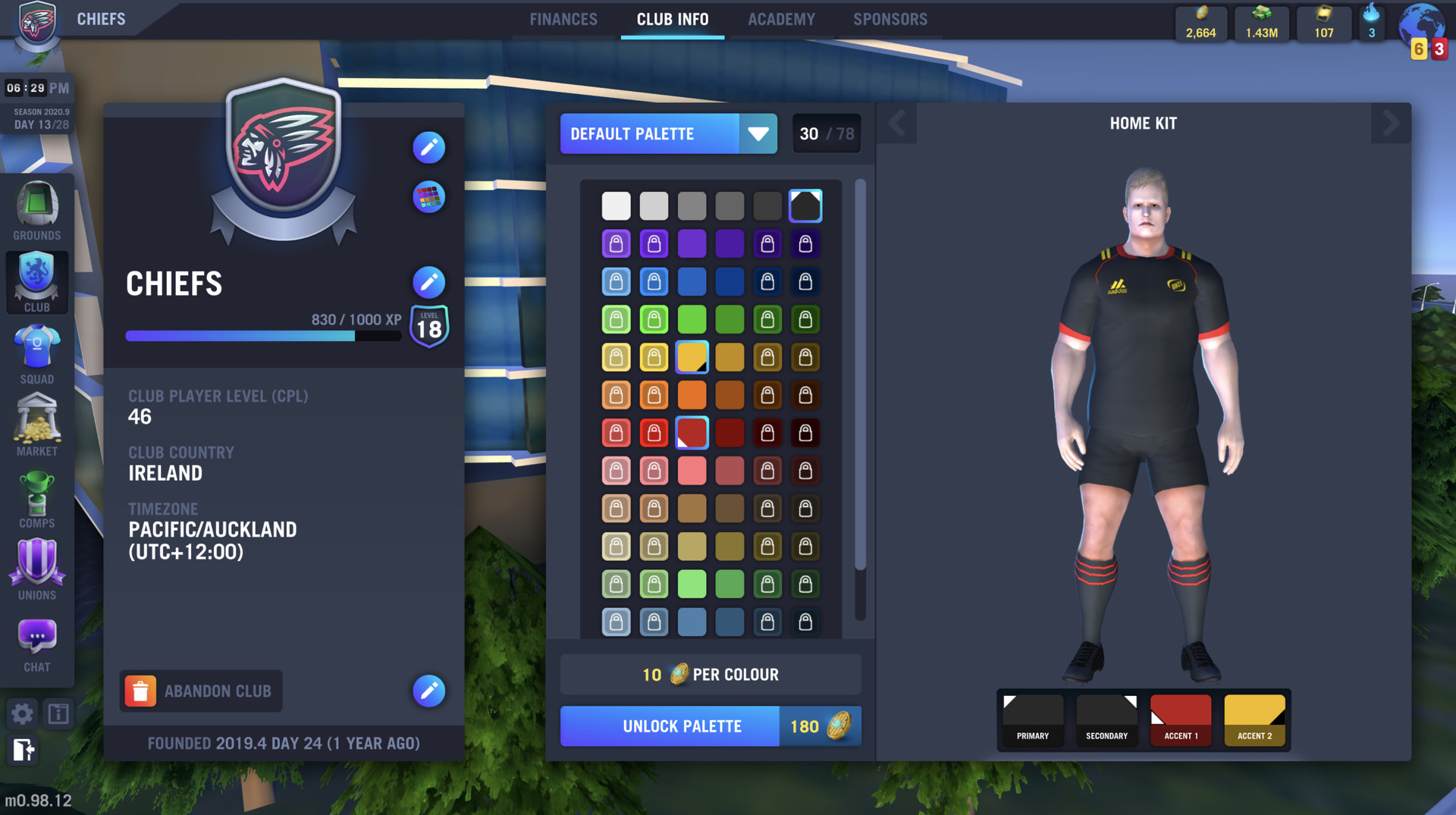
Task: Open the badge colour palette editor icon
Action: click(428, 197)
